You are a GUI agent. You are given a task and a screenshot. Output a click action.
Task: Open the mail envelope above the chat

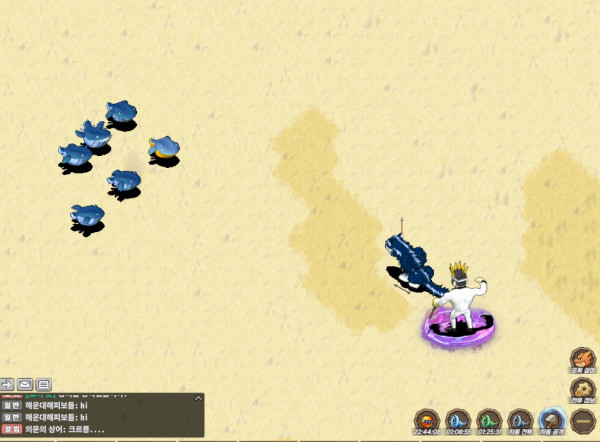[x=25, y=384]
